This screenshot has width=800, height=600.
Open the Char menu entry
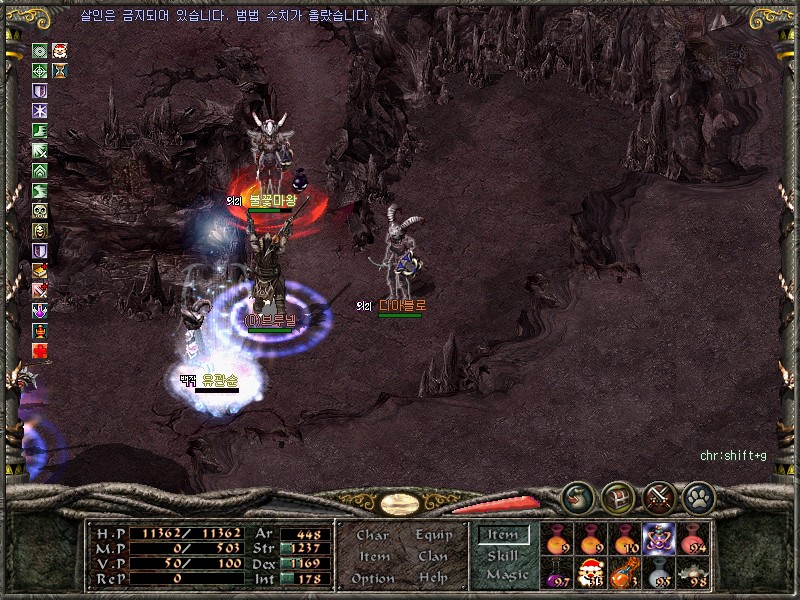pos(373,536)
